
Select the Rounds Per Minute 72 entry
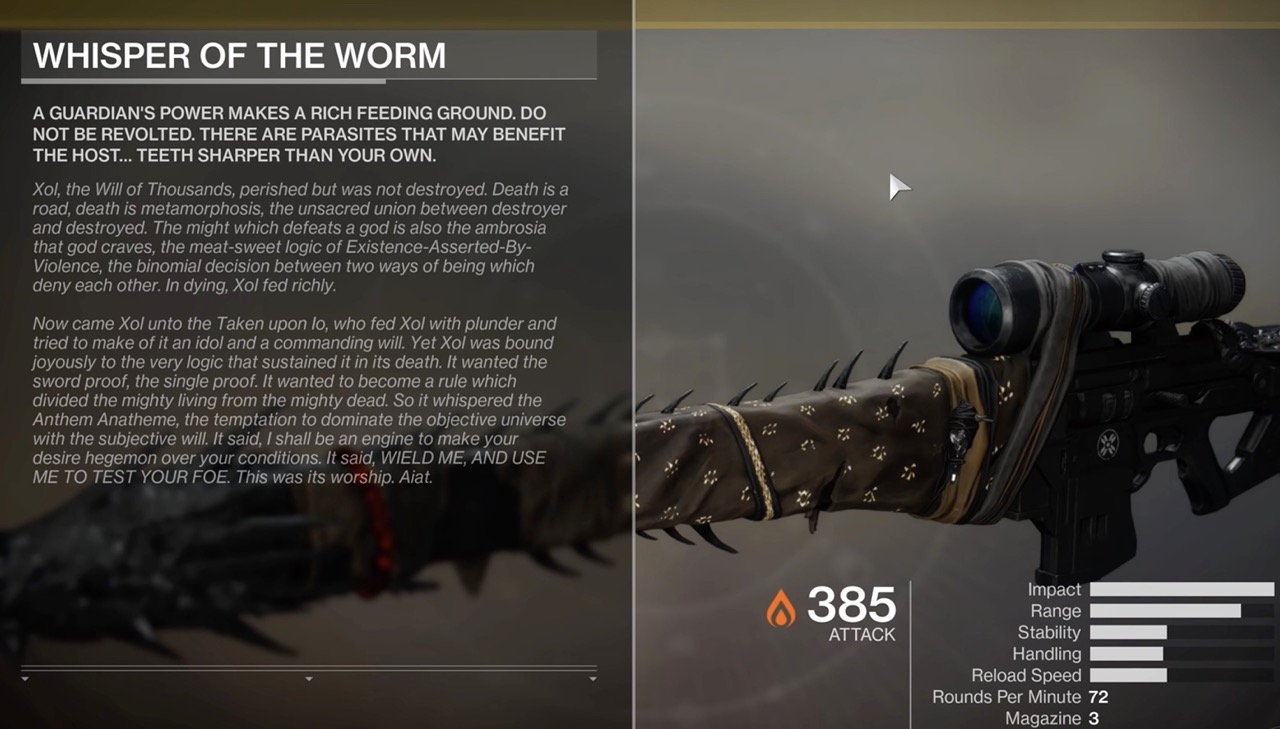(x=1020, y=697)
